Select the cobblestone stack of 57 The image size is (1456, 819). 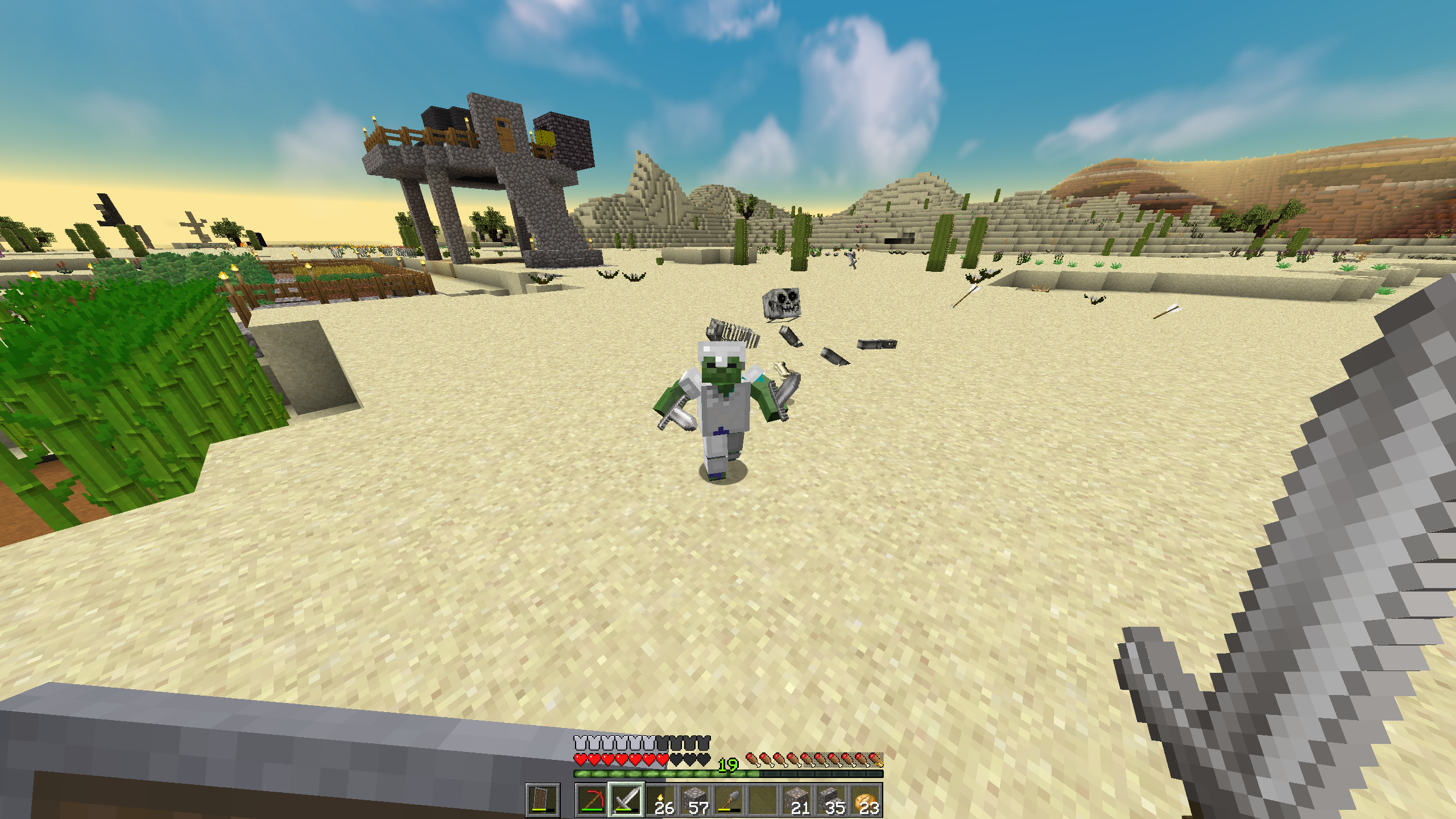(695, 800)
